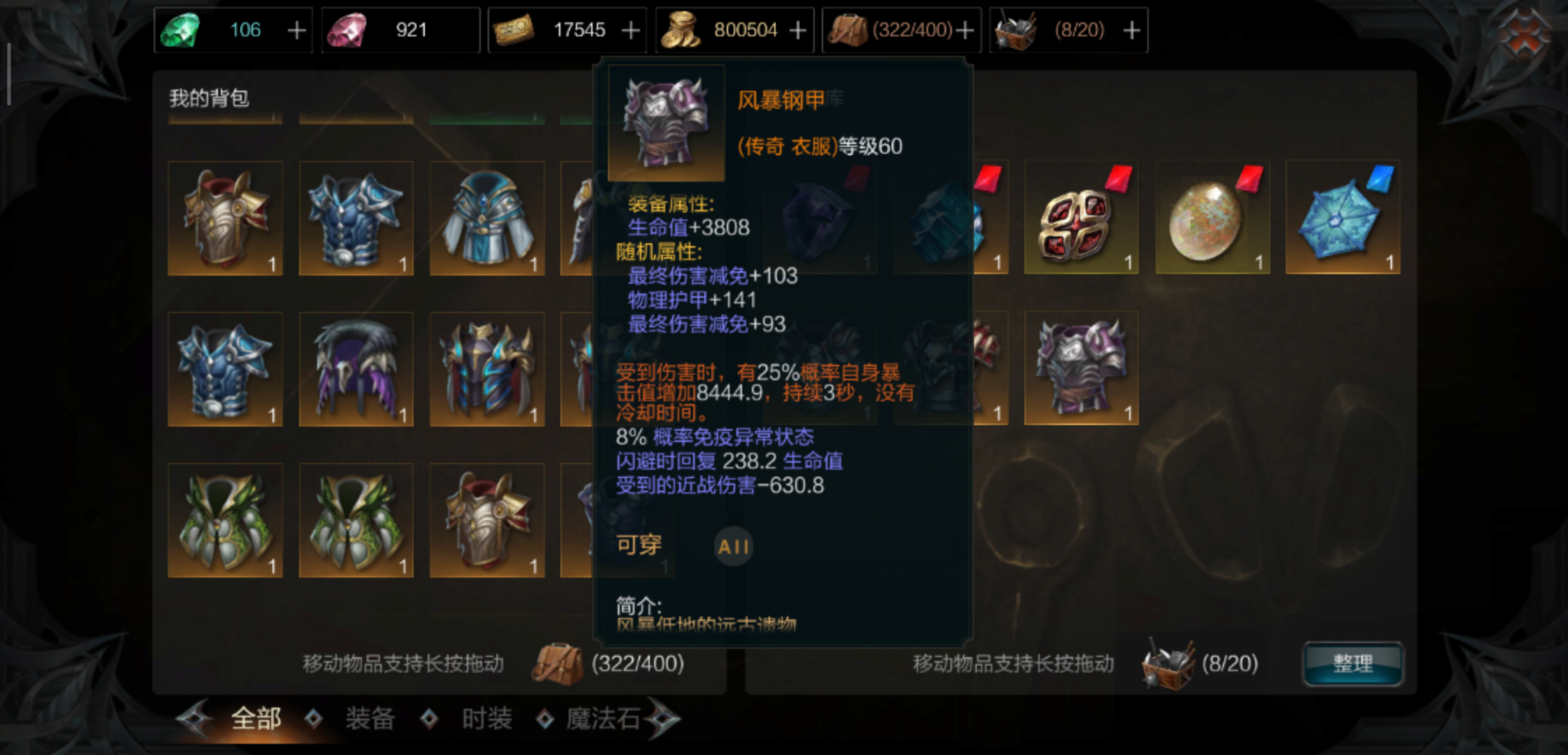This screenshot has width=1568, height=755.
Task: Click the materials basket icon showing 8/20
Action: pyautogui.click(x=1015, y=29)
